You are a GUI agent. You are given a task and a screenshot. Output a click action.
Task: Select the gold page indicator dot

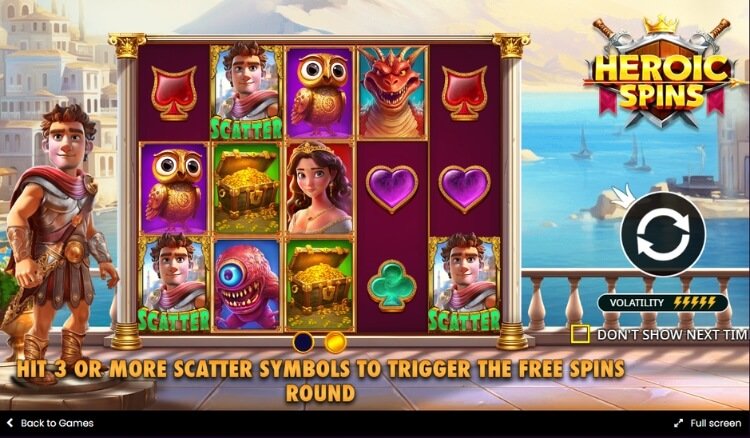click(x=335, y=343)
